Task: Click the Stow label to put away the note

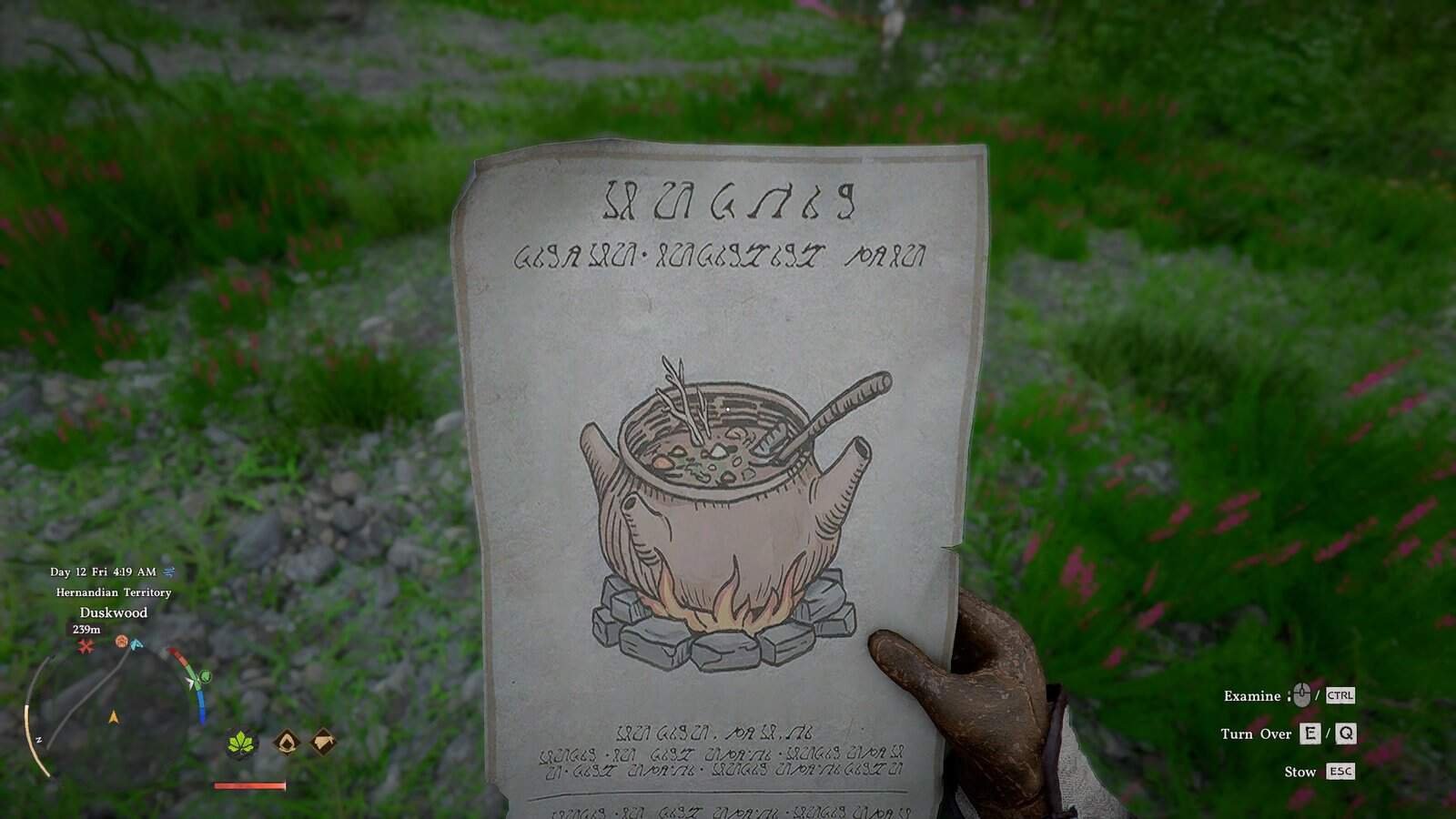Action: pos(1300,772)
